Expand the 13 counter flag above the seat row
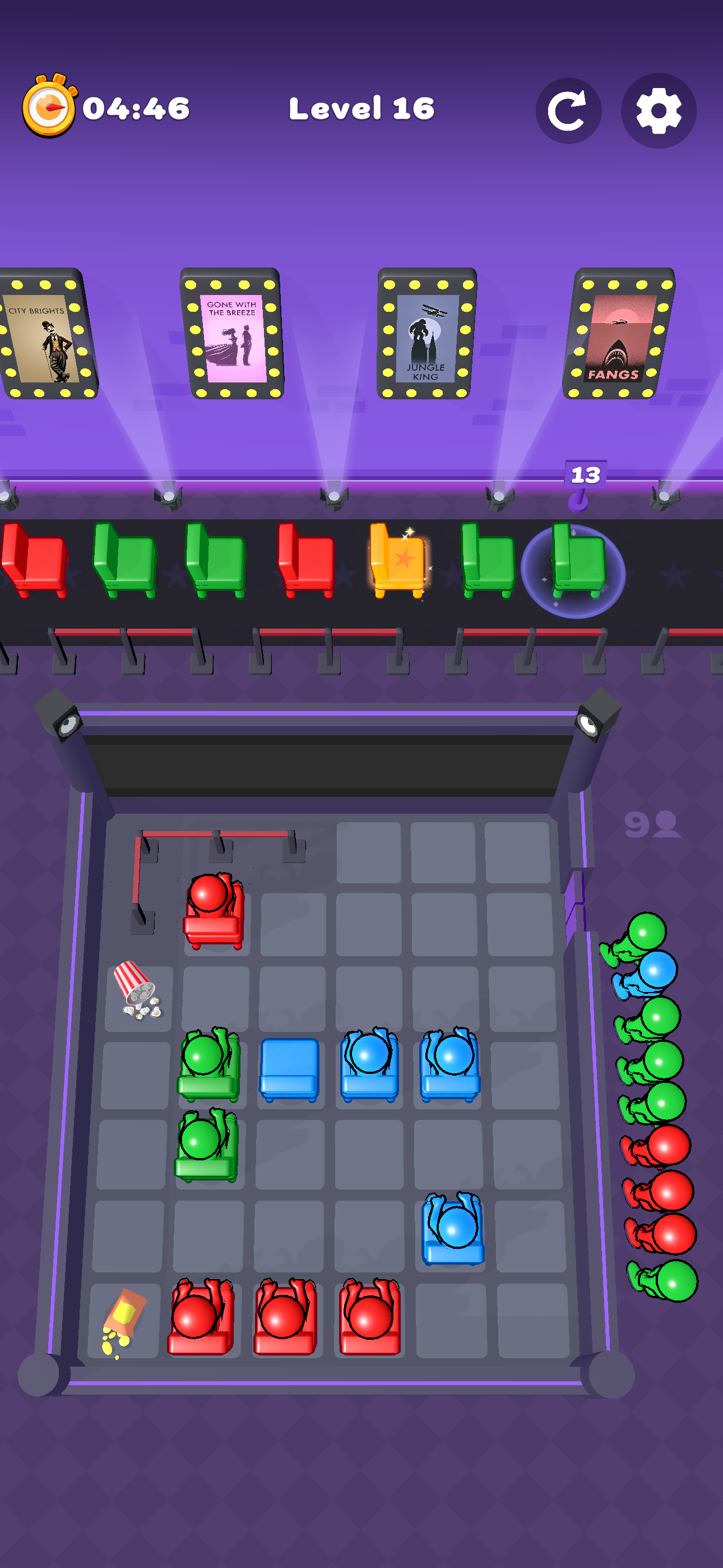 click(586, 475)
